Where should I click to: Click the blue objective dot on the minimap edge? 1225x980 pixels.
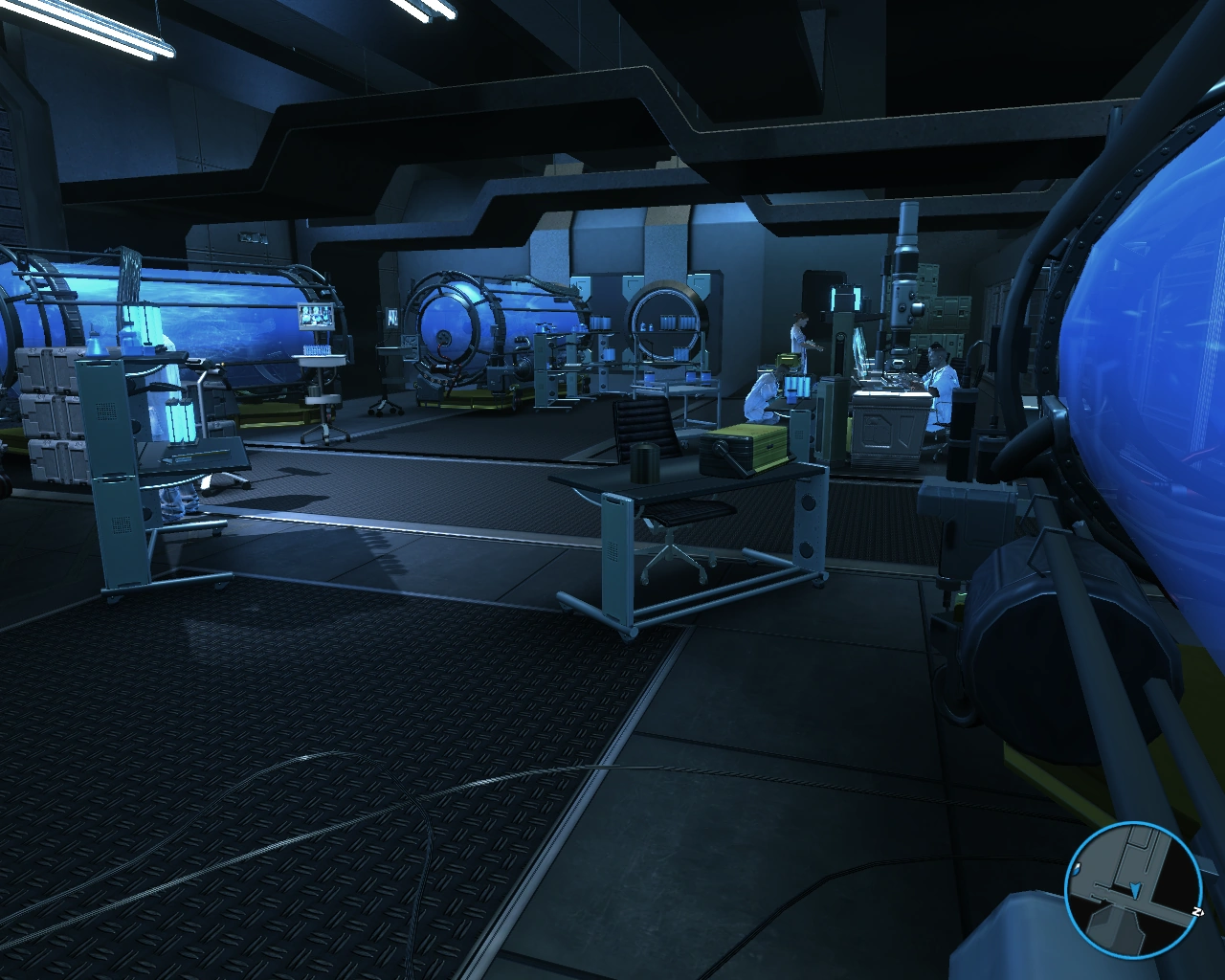click(1076, 869)
